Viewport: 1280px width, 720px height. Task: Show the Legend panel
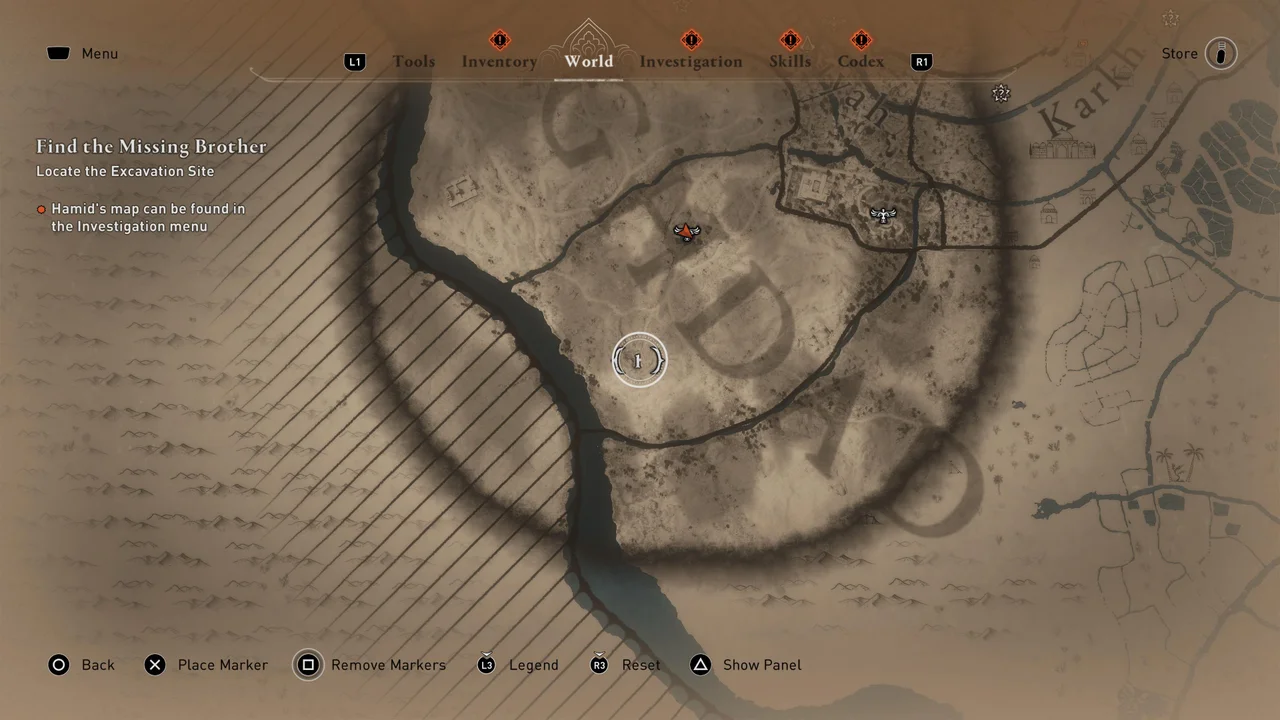tap(486, 665)
